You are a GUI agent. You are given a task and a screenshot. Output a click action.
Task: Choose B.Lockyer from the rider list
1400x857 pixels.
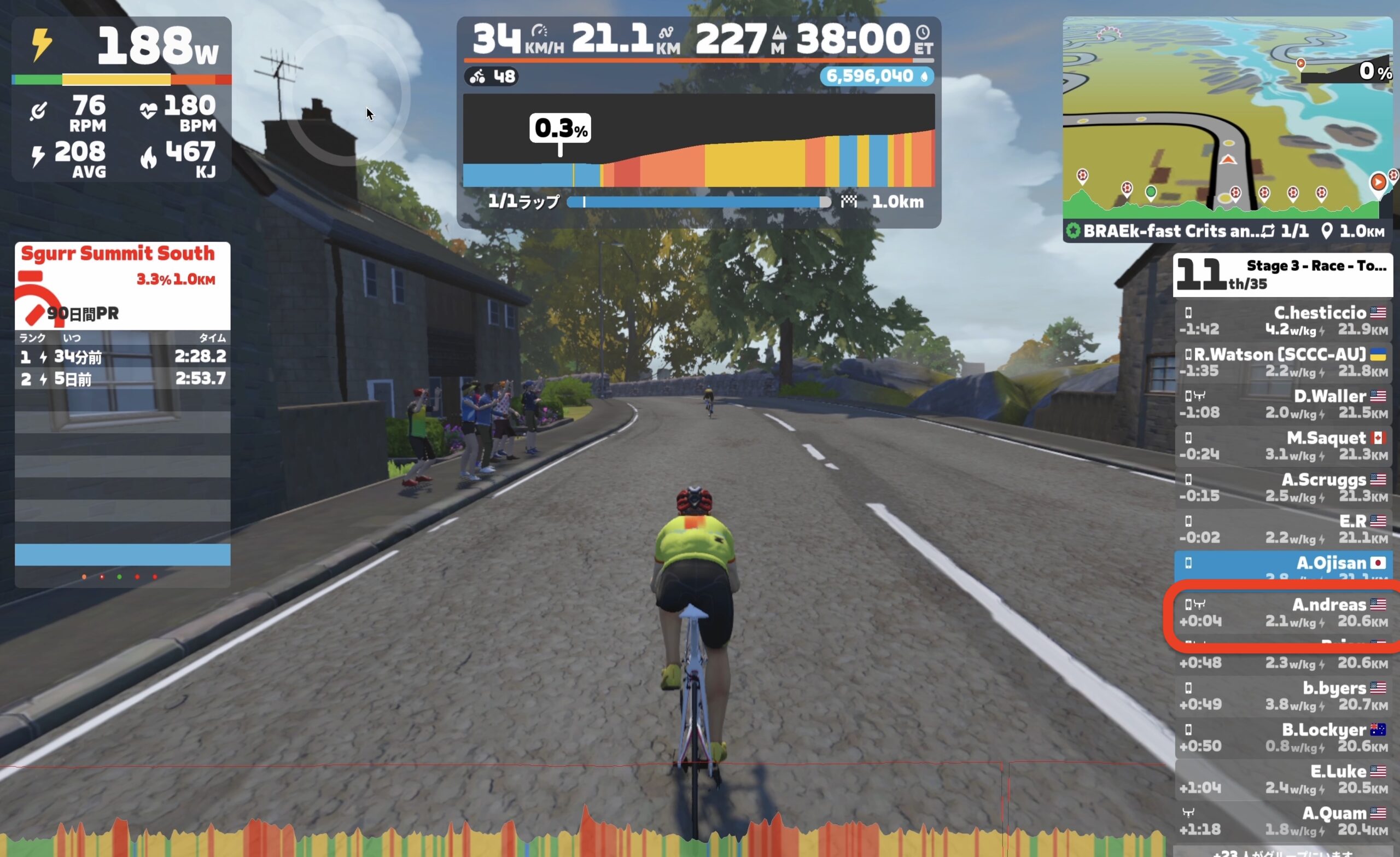pyautogui.click(x=1283, y=738)
